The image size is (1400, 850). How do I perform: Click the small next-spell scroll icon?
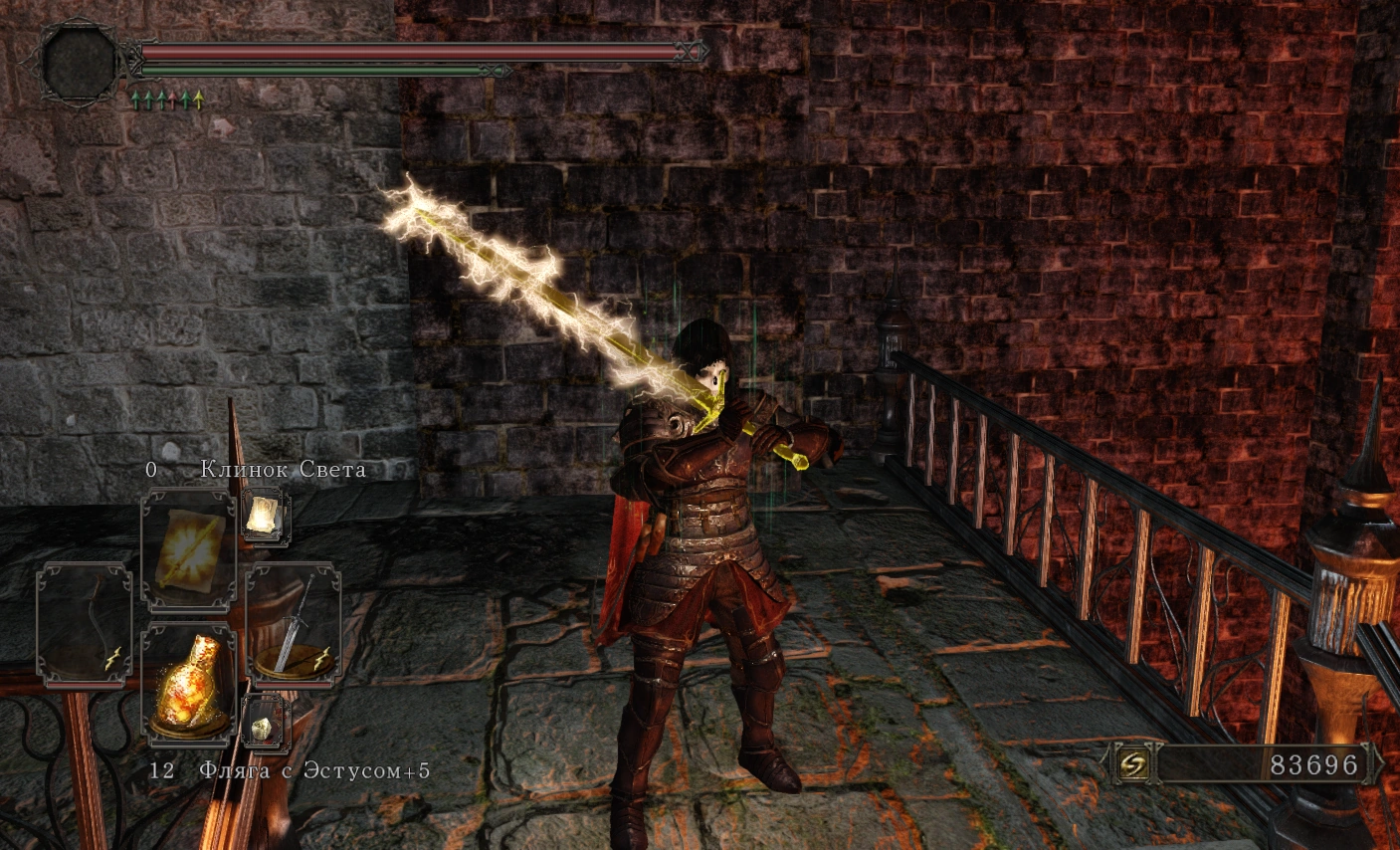[x=266, y=518]
